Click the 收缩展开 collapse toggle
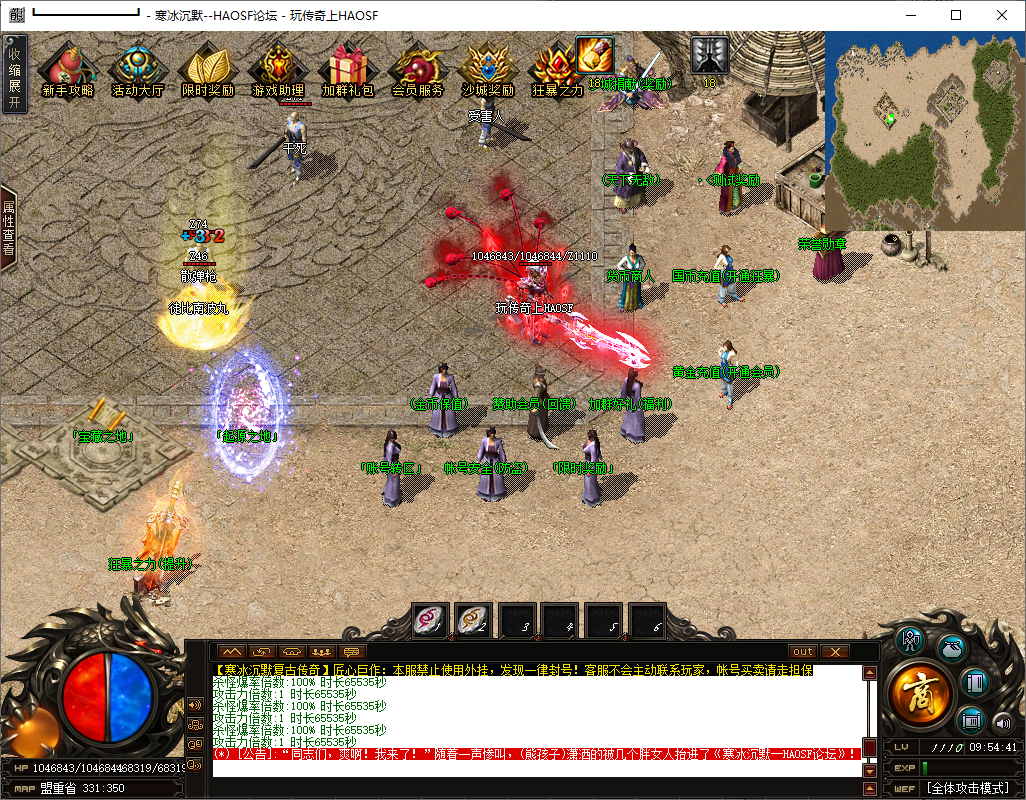 pyautogui.click(x=14, y=74)
